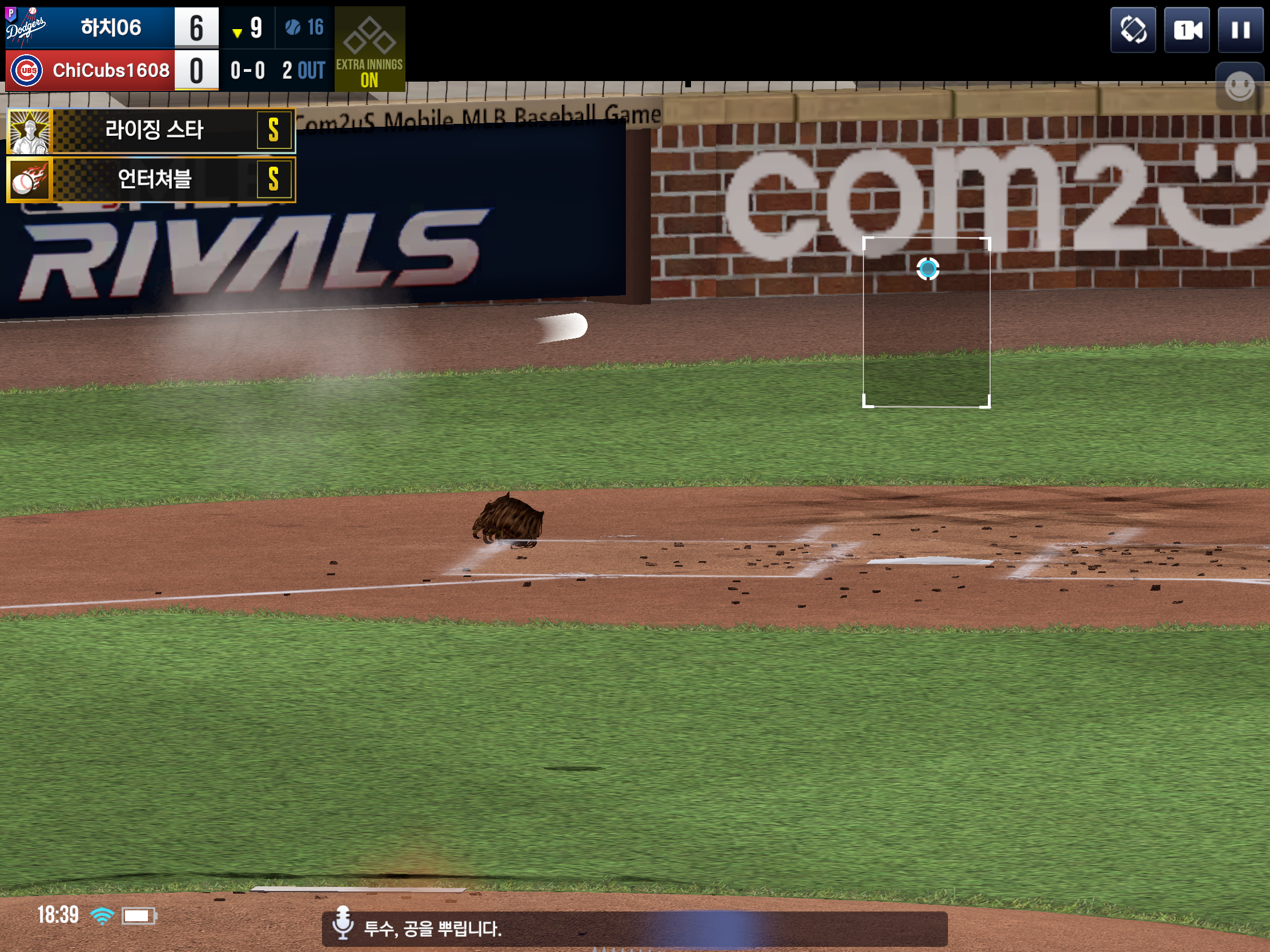1270x952 pixels.
Task: Select the 언터쳐블 skill banner
Action: pos(151,179)
